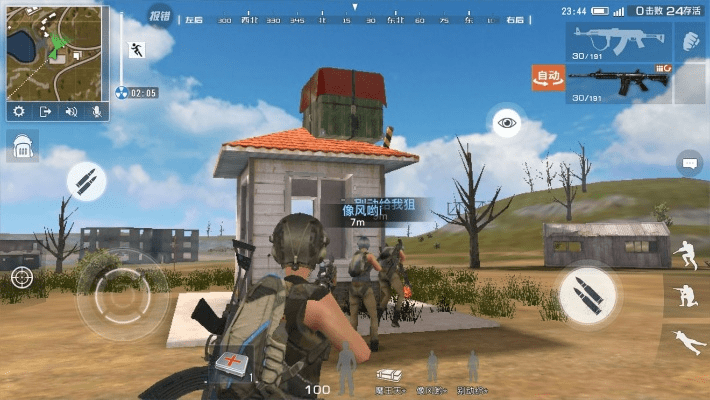Image resolution: width=710 pixels, height=400 pixels.
Task: Toggle the speaker sound icon
Action: (x=71, y=112)
